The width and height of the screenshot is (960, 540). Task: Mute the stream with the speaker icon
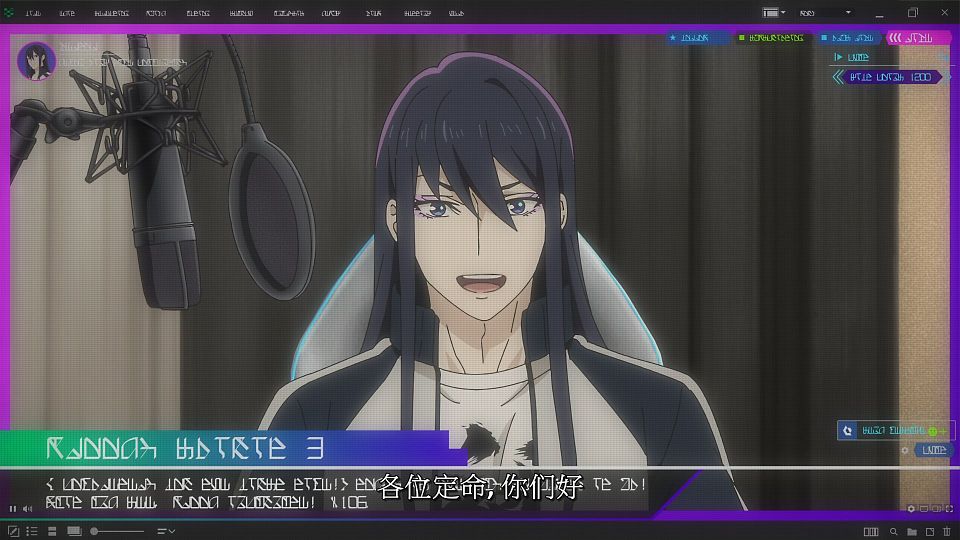(x=28, y=509)
